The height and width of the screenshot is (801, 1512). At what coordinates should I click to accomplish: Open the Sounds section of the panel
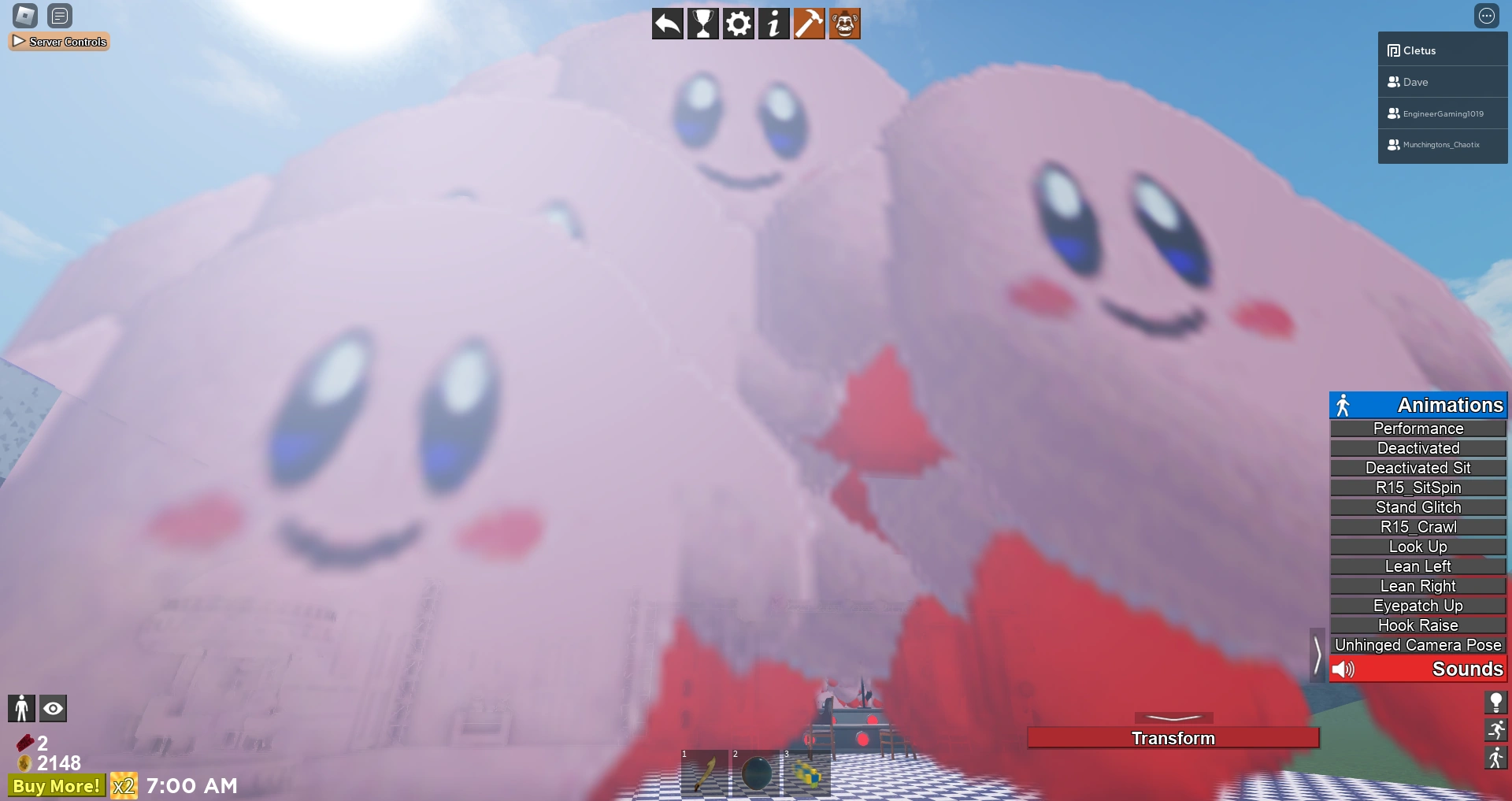click(1417, 669)
